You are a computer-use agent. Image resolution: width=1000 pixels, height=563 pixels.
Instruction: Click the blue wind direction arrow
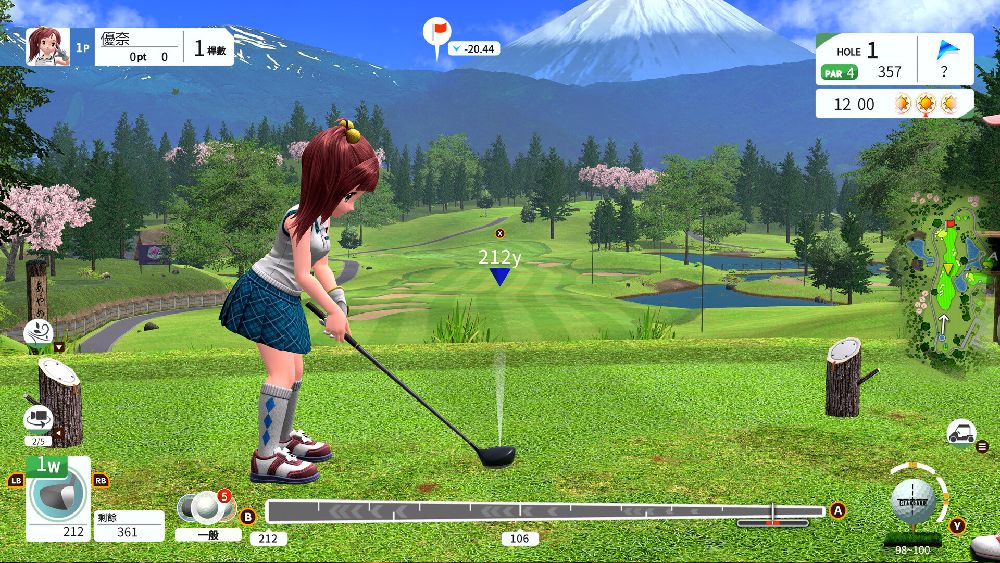946,50
